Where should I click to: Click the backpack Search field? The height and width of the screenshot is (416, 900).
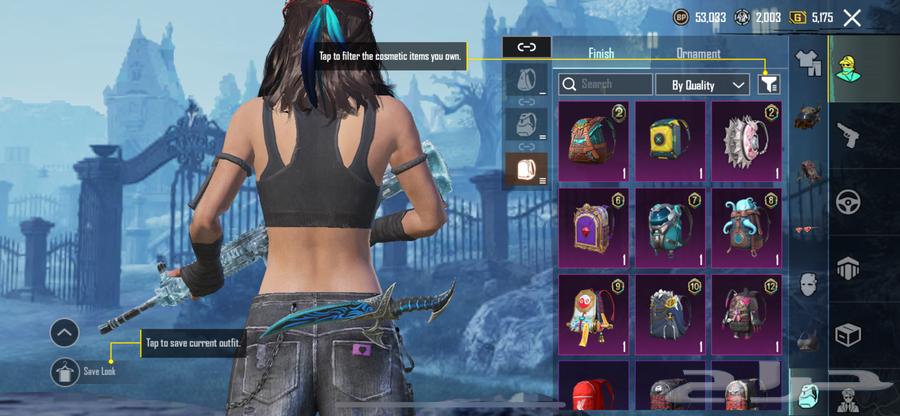pos(605,85)
